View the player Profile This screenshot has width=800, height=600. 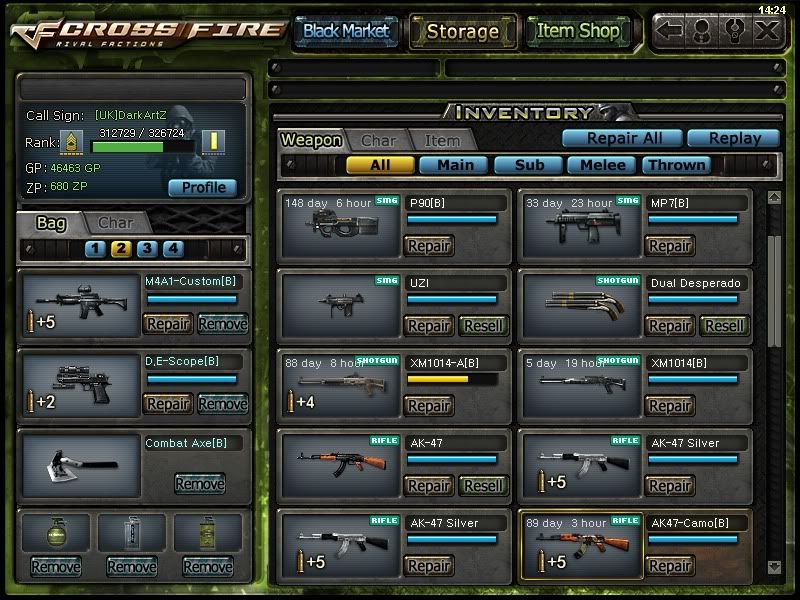tap(203, 187)
